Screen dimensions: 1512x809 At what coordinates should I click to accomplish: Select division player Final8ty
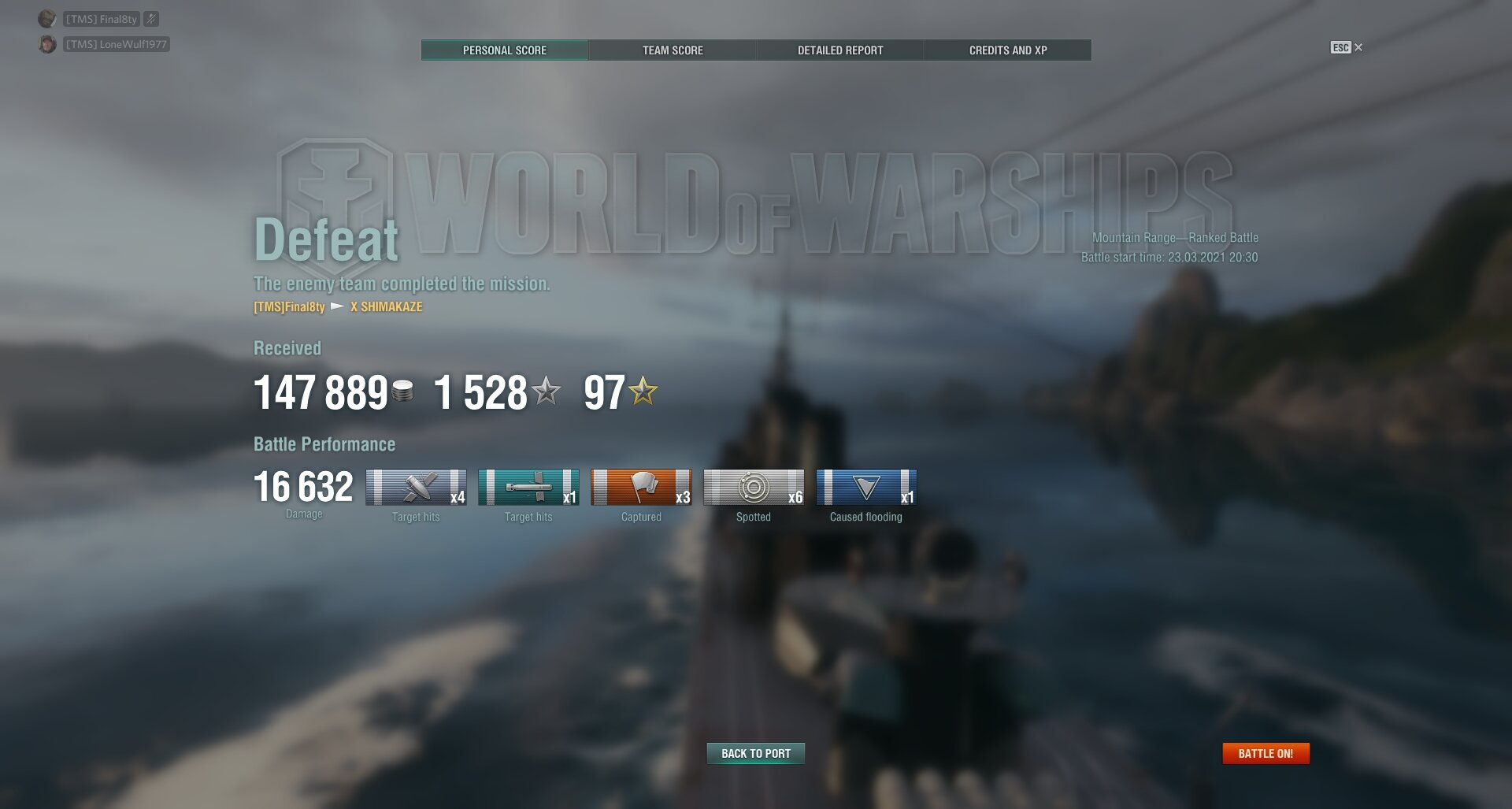point(101,19)
